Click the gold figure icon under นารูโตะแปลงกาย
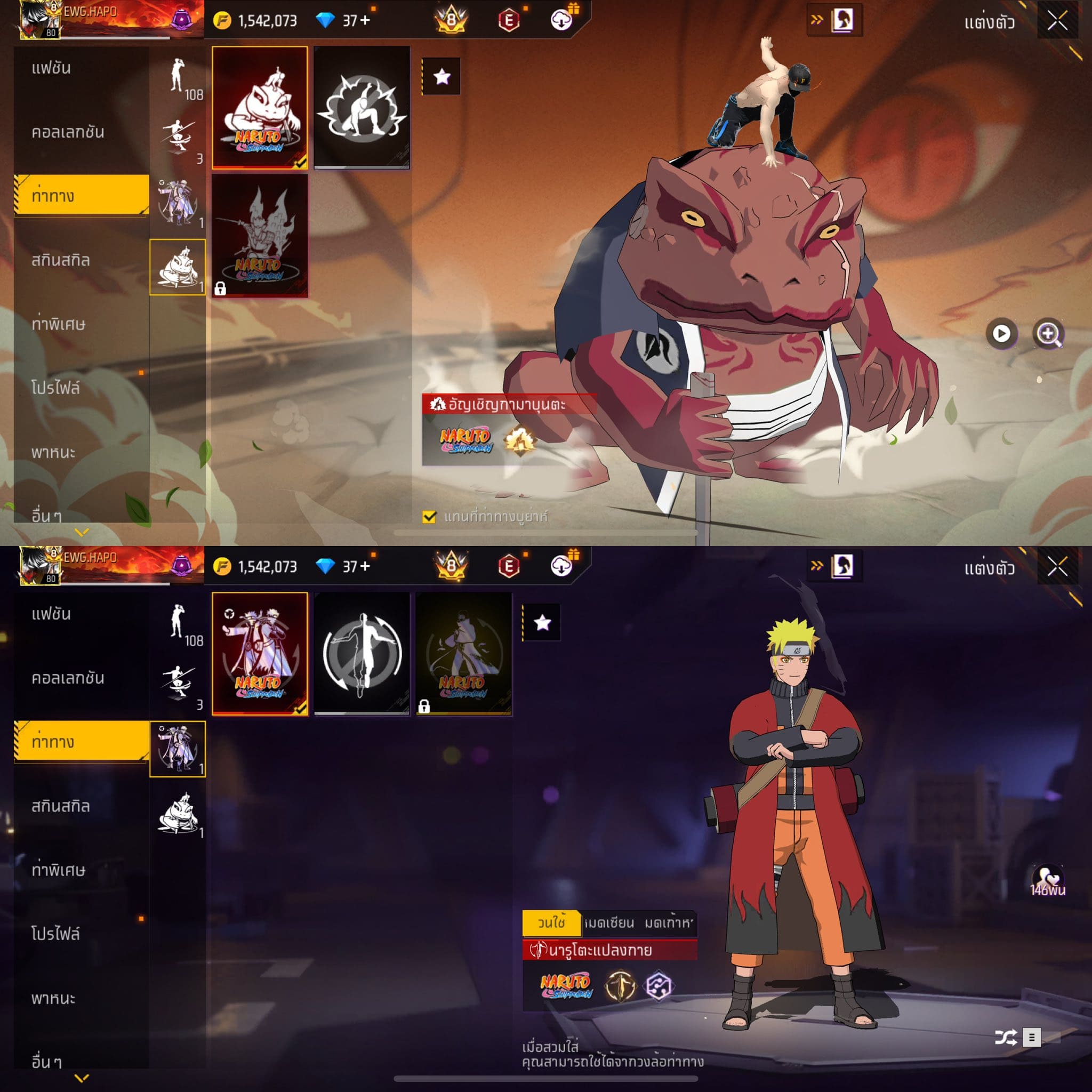The image size is (1092, 1092). [620, 986]
